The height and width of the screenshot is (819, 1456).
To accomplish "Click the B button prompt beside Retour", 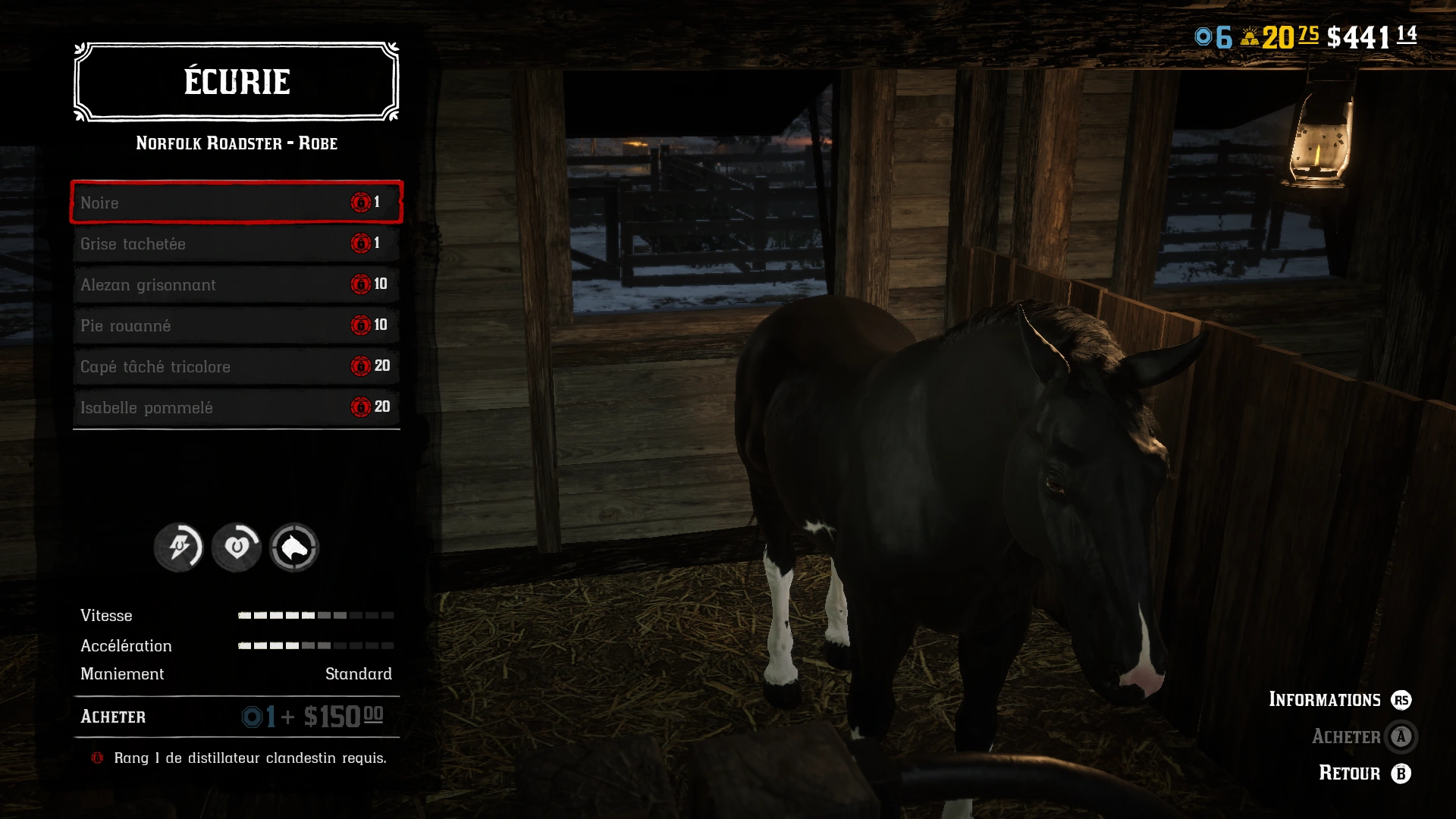I will (1402, 773).
